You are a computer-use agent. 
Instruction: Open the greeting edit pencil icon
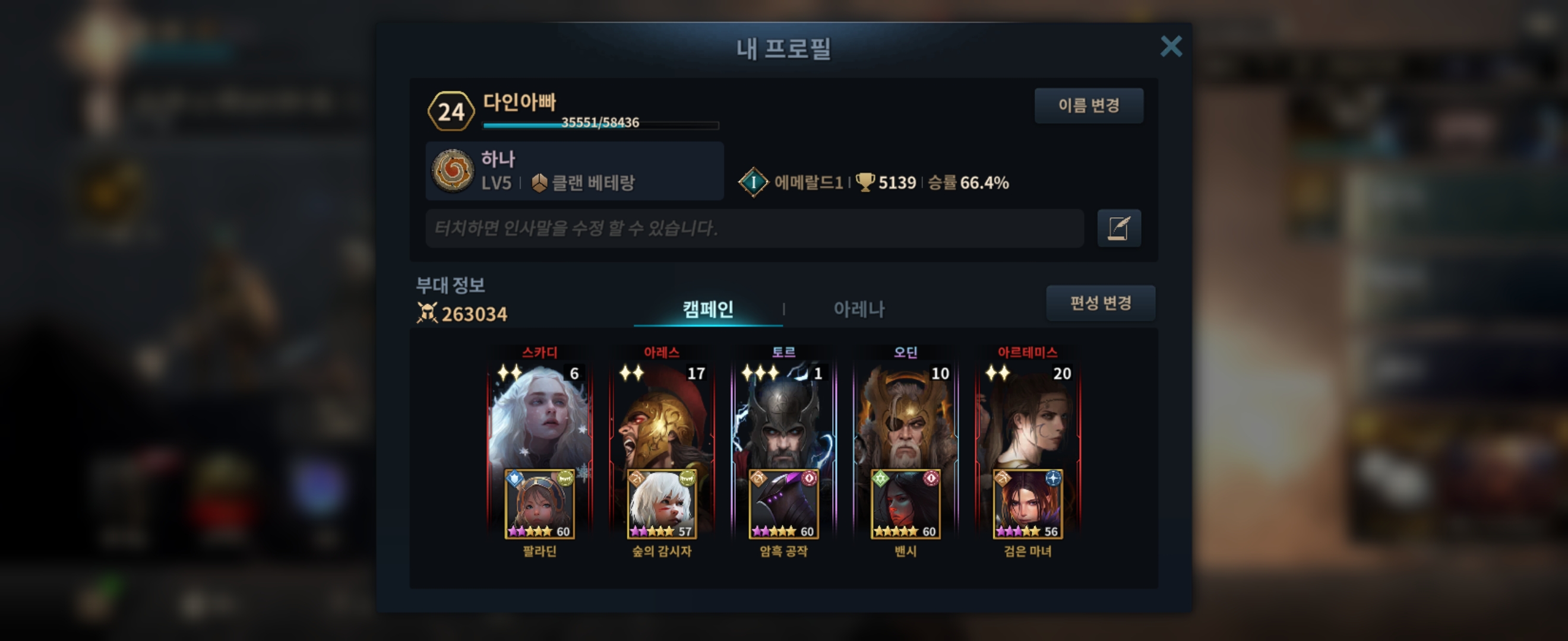coord(1119,228)
